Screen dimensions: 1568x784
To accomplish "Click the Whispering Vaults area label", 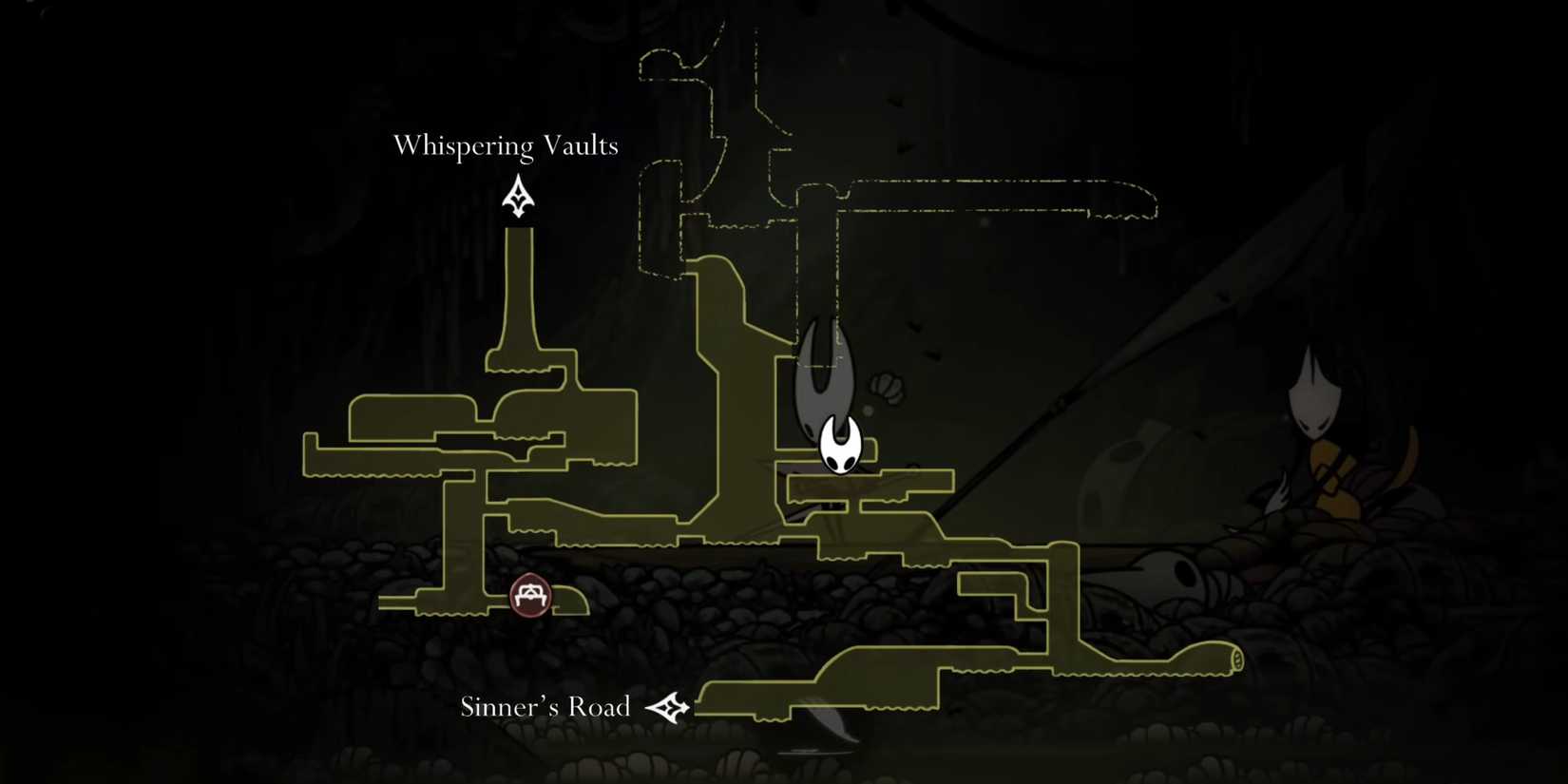I will [506, 145].
